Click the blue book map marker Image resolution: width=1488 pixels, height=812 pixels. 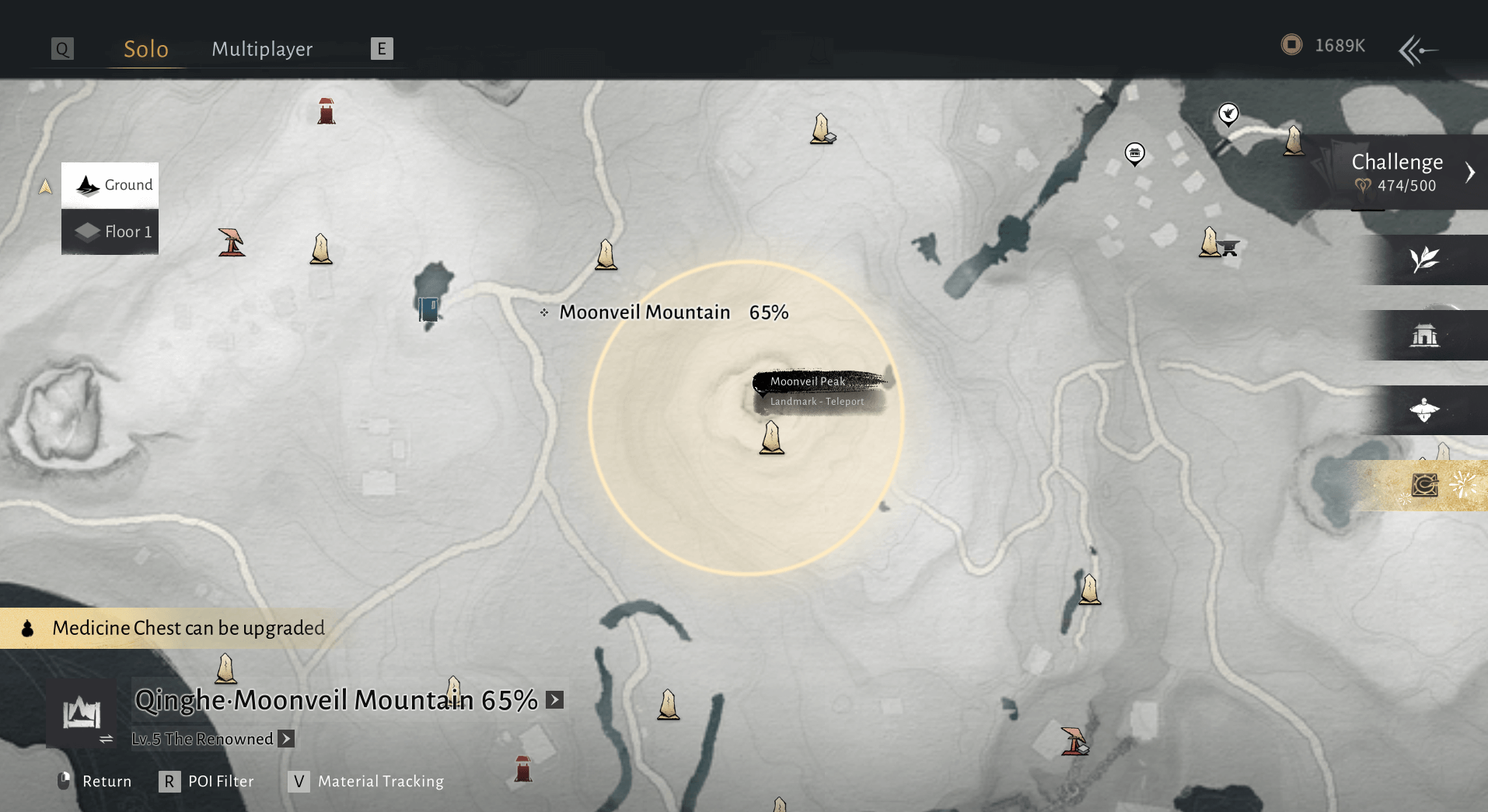pos(428,308)
